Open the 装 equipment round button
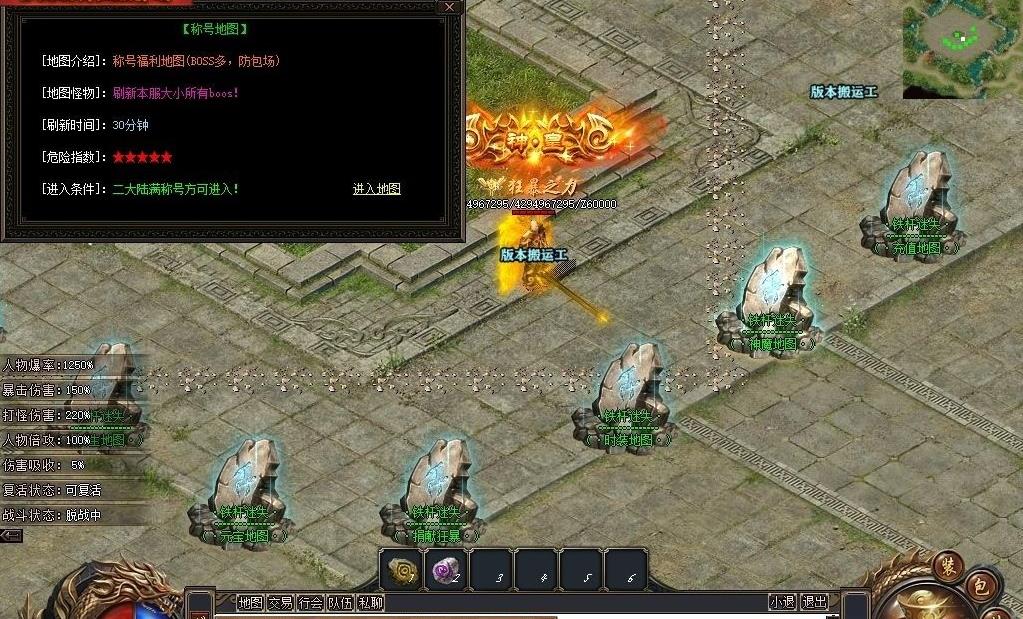Screen dimensions: 1023x619 pyautogui.click(x=948, y=565)
